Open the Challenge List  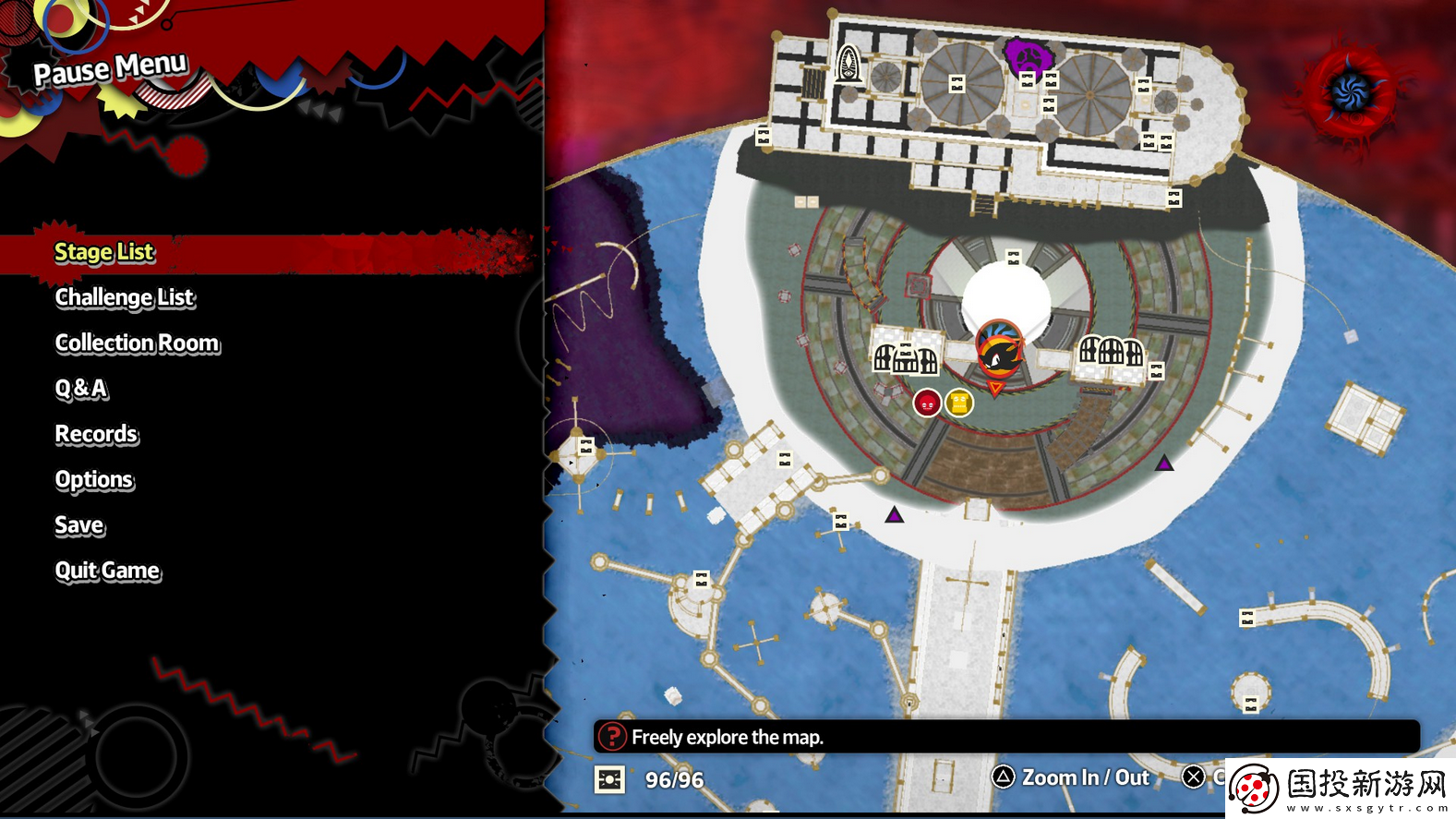125,297
